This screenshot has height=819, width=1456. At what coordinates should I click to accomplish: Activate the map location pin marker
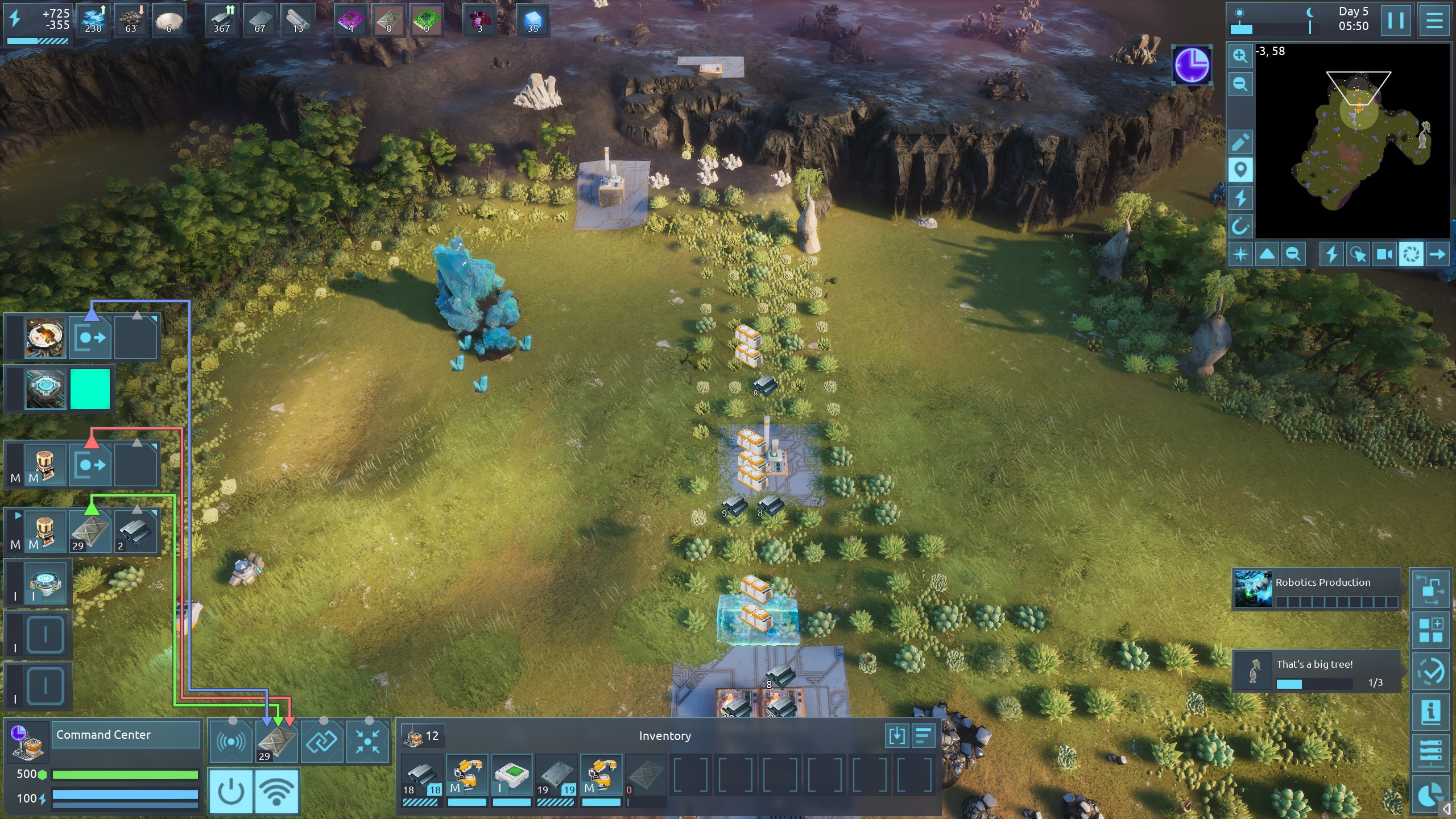1240,170
